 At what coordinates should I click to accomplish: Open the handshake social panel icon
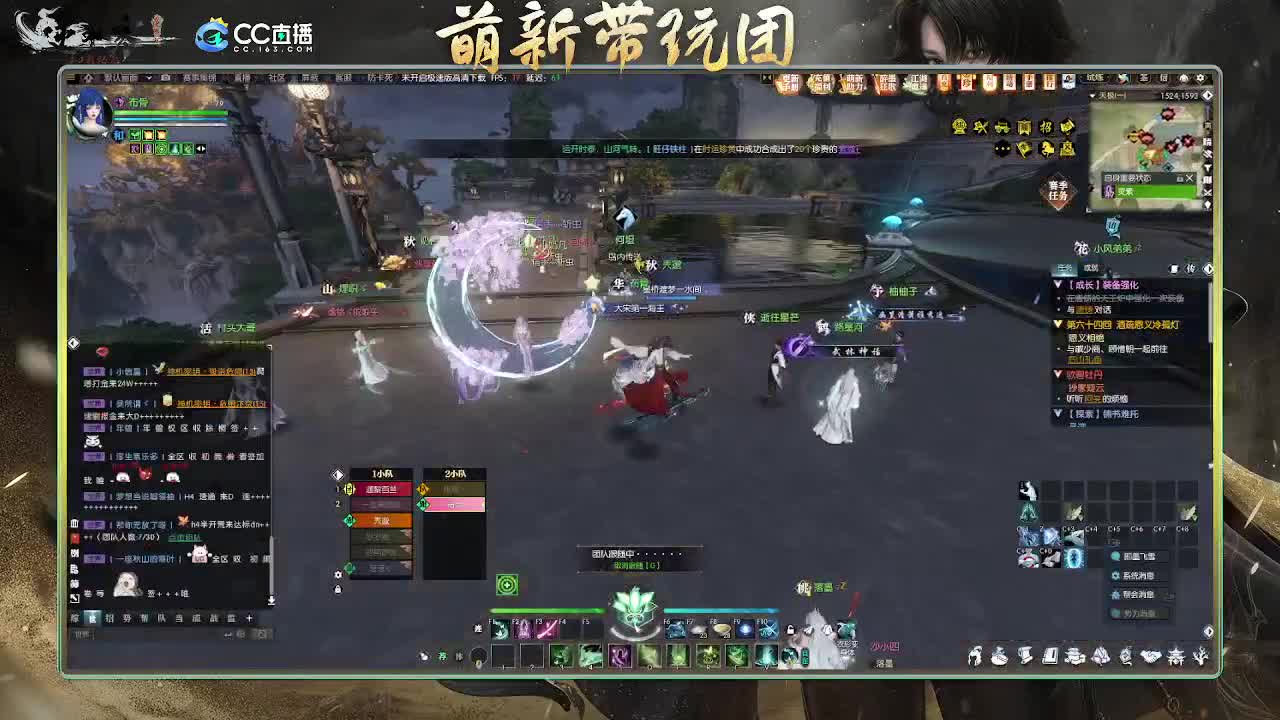click(1151, 659)
